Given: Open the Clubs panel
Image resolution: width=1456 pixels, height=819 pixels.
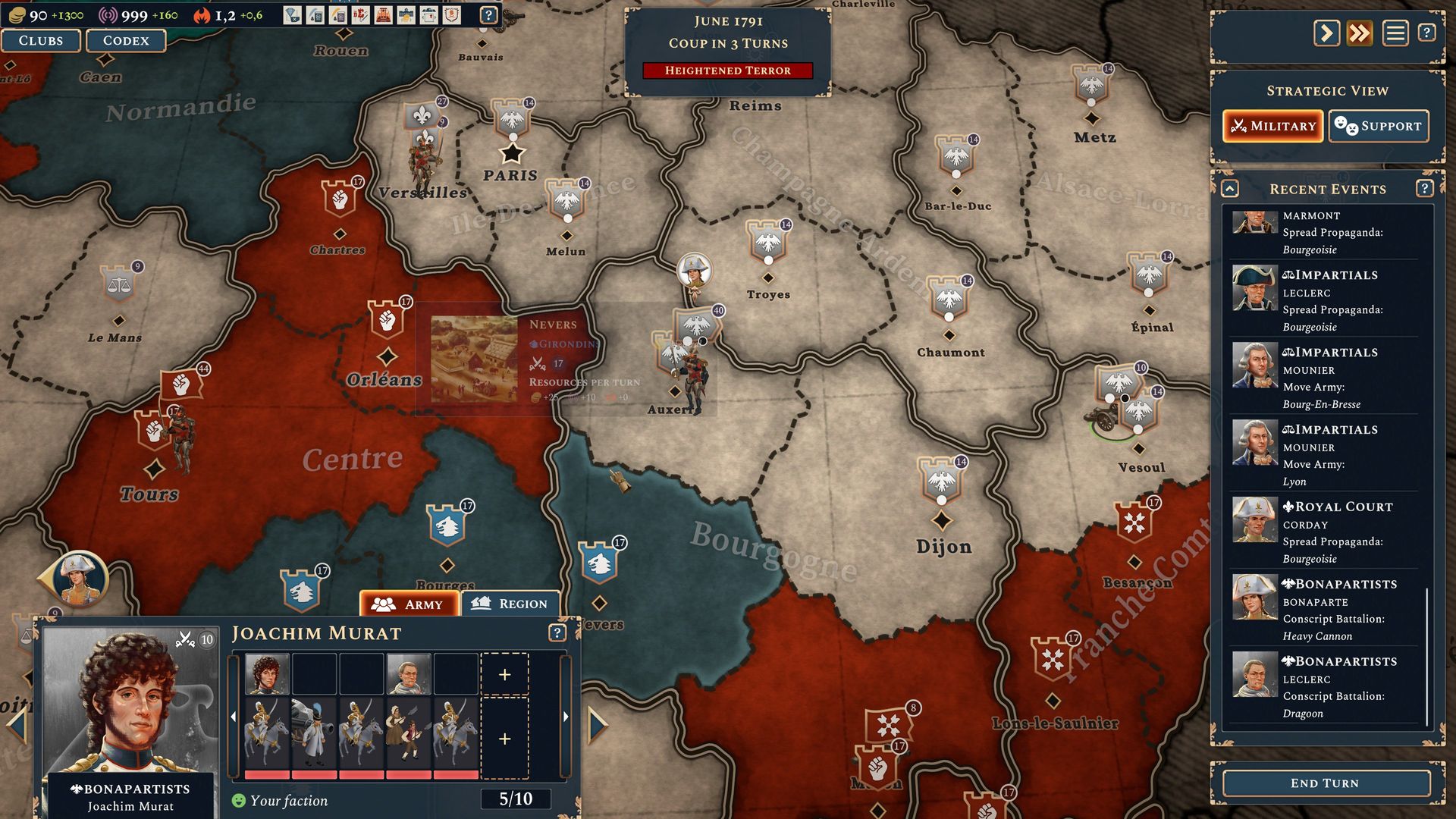Looking at the screenshot, I should point(41,41).
